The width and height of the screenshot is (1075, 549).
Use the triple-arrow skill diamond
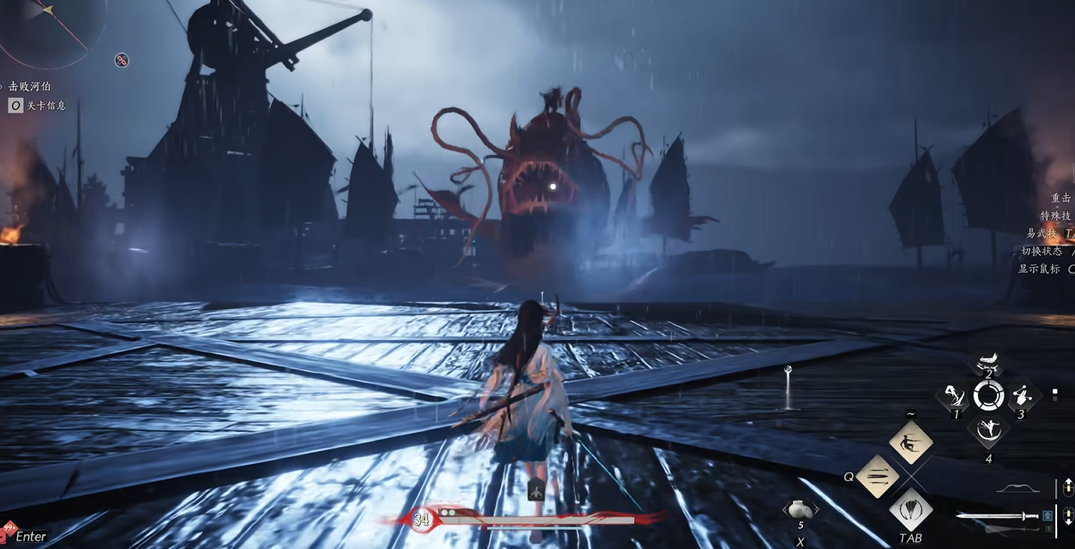[878, 476]
